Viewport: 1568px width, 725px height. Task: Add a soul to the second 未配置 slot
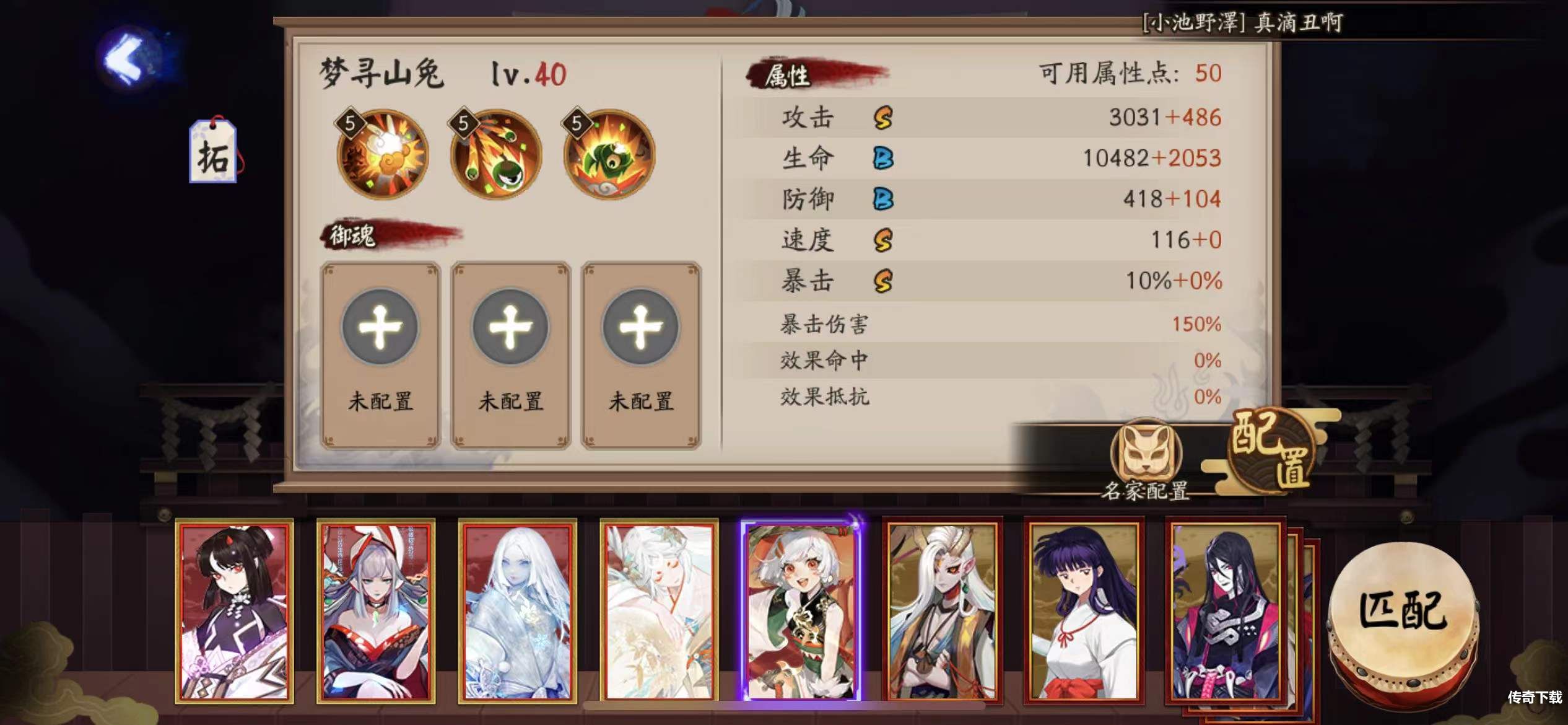click(x=508, y=327)
